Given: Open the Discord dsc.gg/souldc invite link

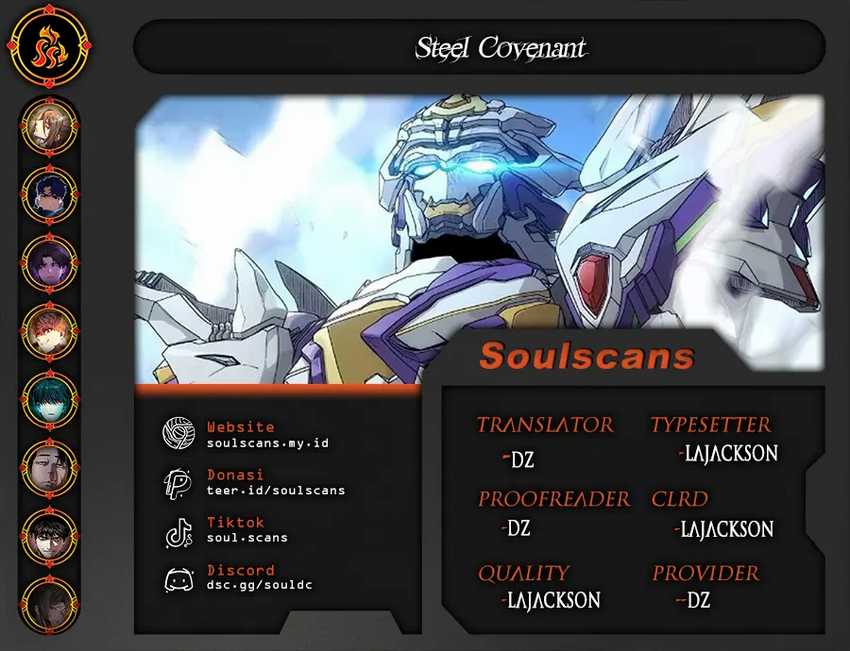Looking at the screenshot, I should pos(259,584).
